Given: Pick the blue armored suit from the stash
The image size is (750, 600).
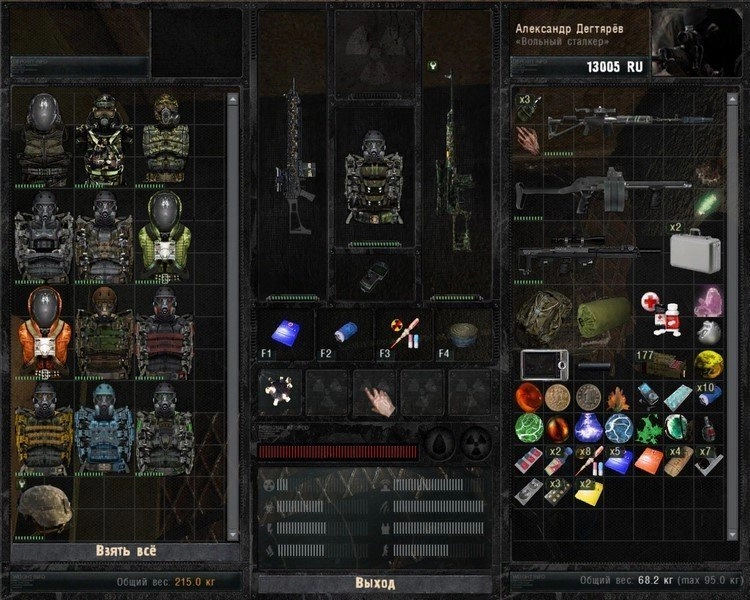Looking at the screenshot, I should coord(103,428).
